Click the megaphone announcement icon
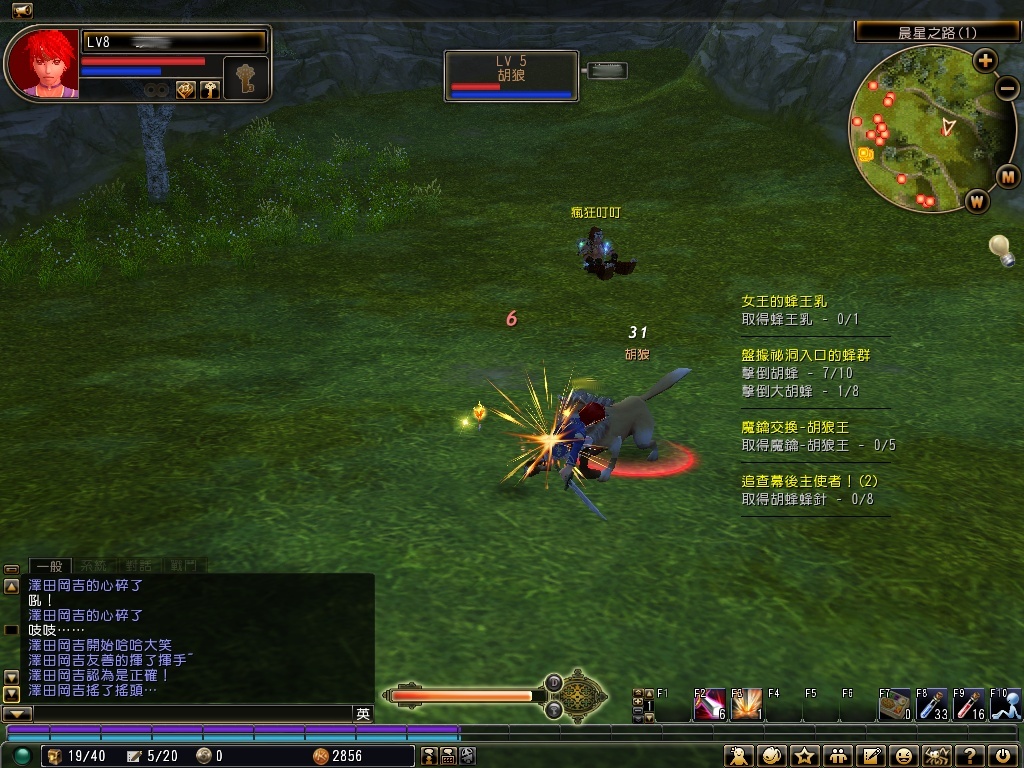The image size is (1024, 768). 22,10
